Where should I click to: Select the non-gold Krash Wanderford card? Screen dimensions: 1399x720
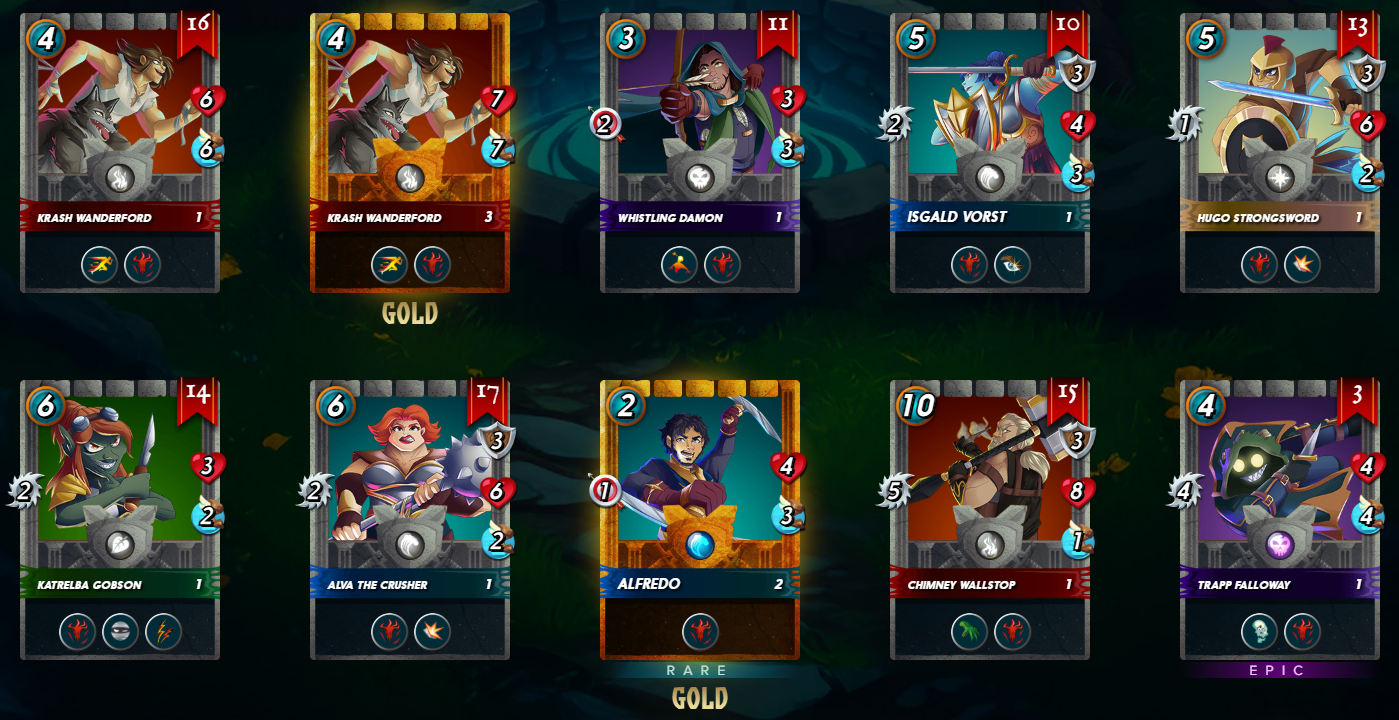pos(120,120)
